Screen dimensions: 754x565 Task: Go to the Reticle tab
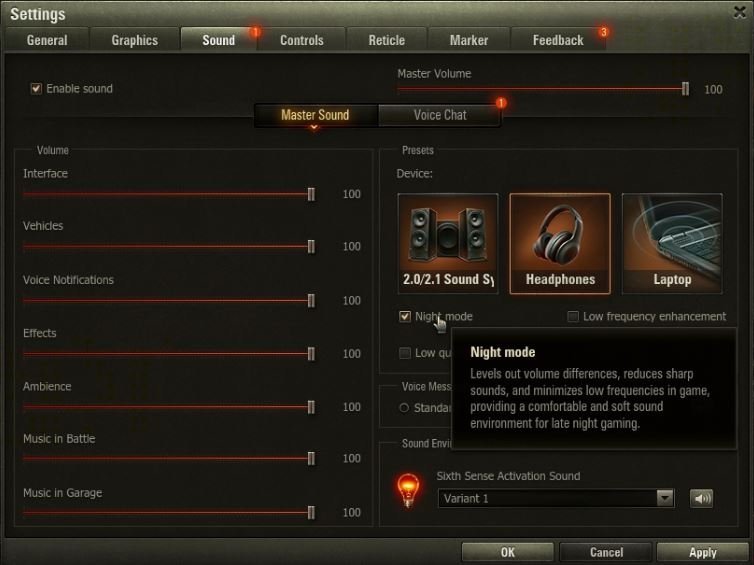(x=386, y=40)
